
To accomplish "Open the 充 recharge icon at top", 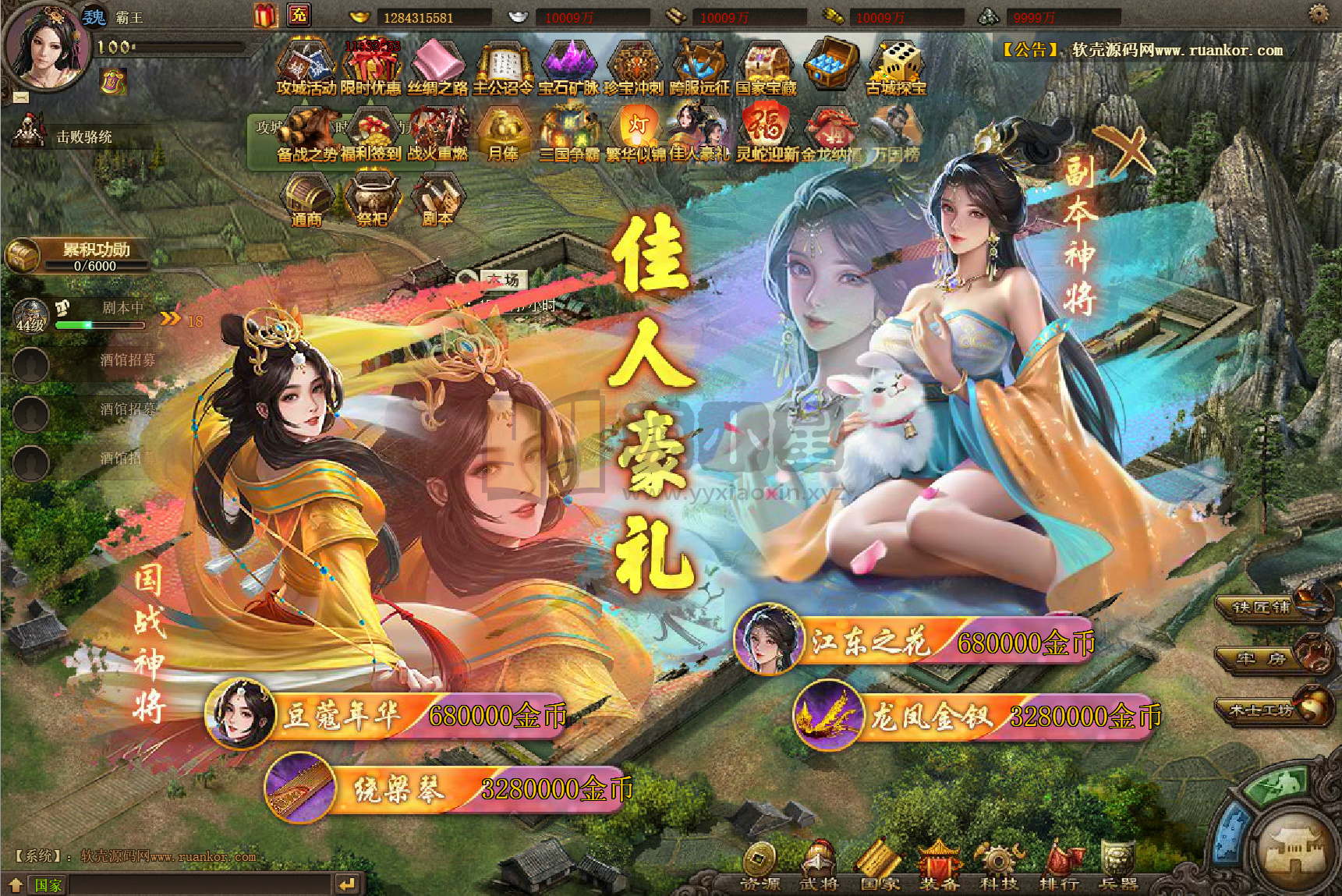I will coord(297,14).
